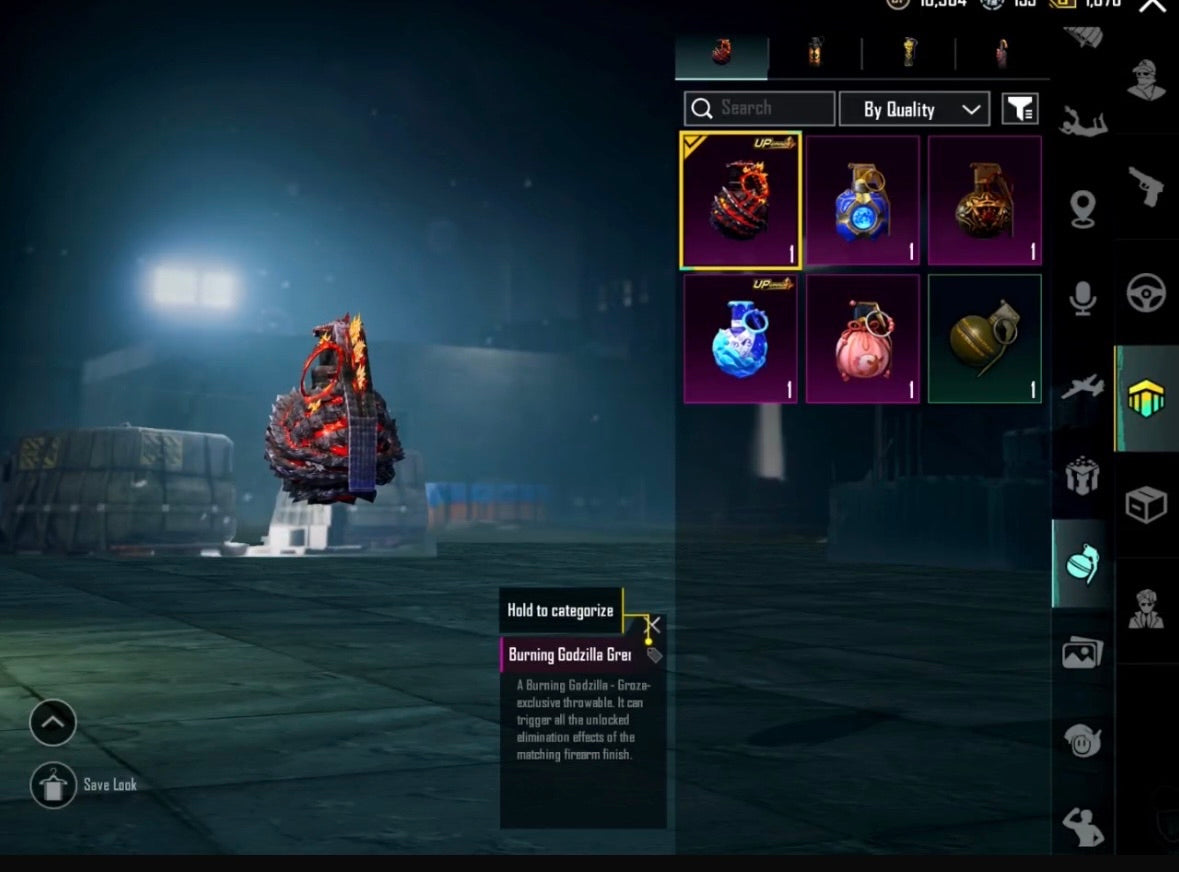Pick the dark red-gold grenade skin

click(x=984, y=201)
